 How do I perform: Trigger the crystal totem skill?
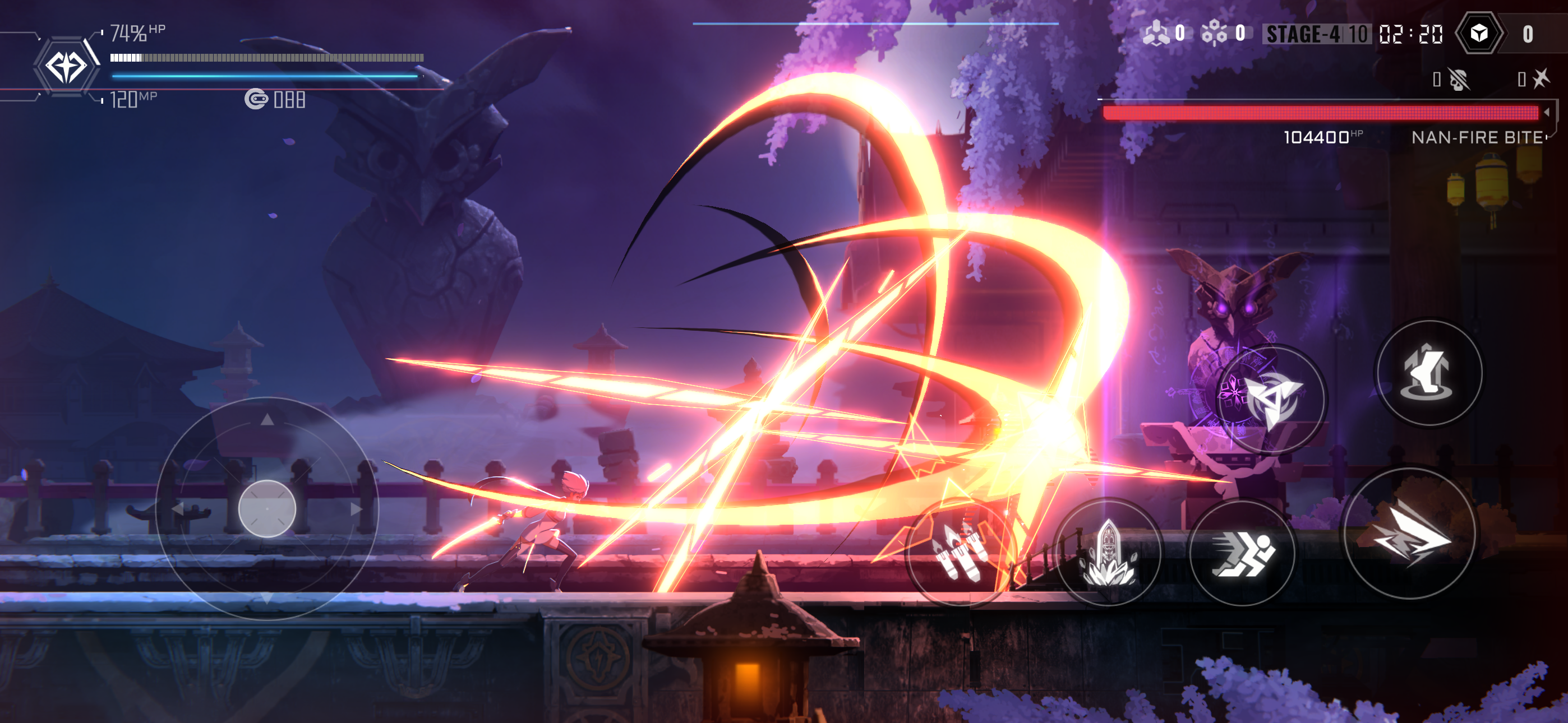(x=1108, y=553)
